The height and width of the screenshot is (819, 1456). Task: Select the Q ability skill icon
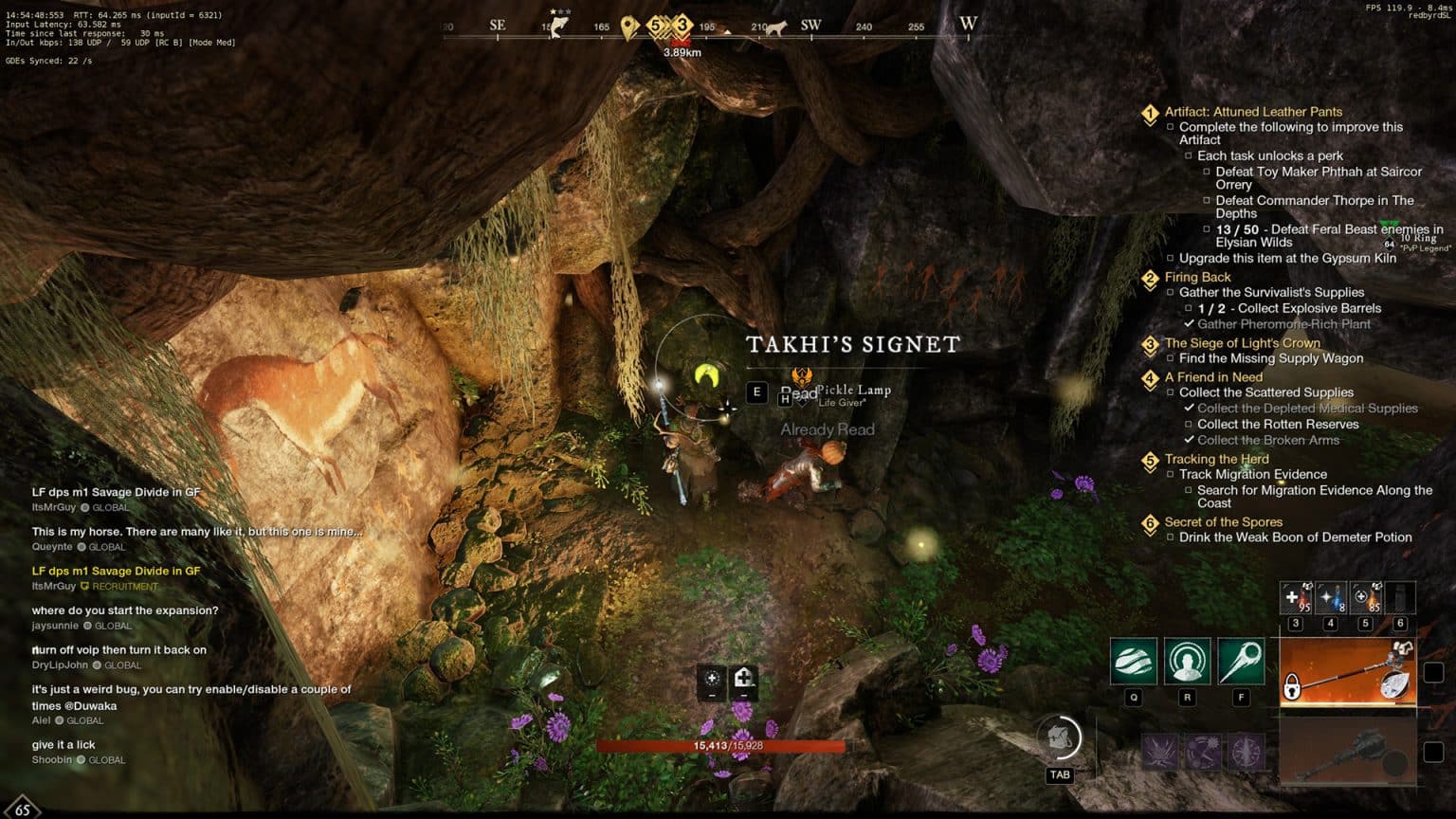[x=1133, y=661]
